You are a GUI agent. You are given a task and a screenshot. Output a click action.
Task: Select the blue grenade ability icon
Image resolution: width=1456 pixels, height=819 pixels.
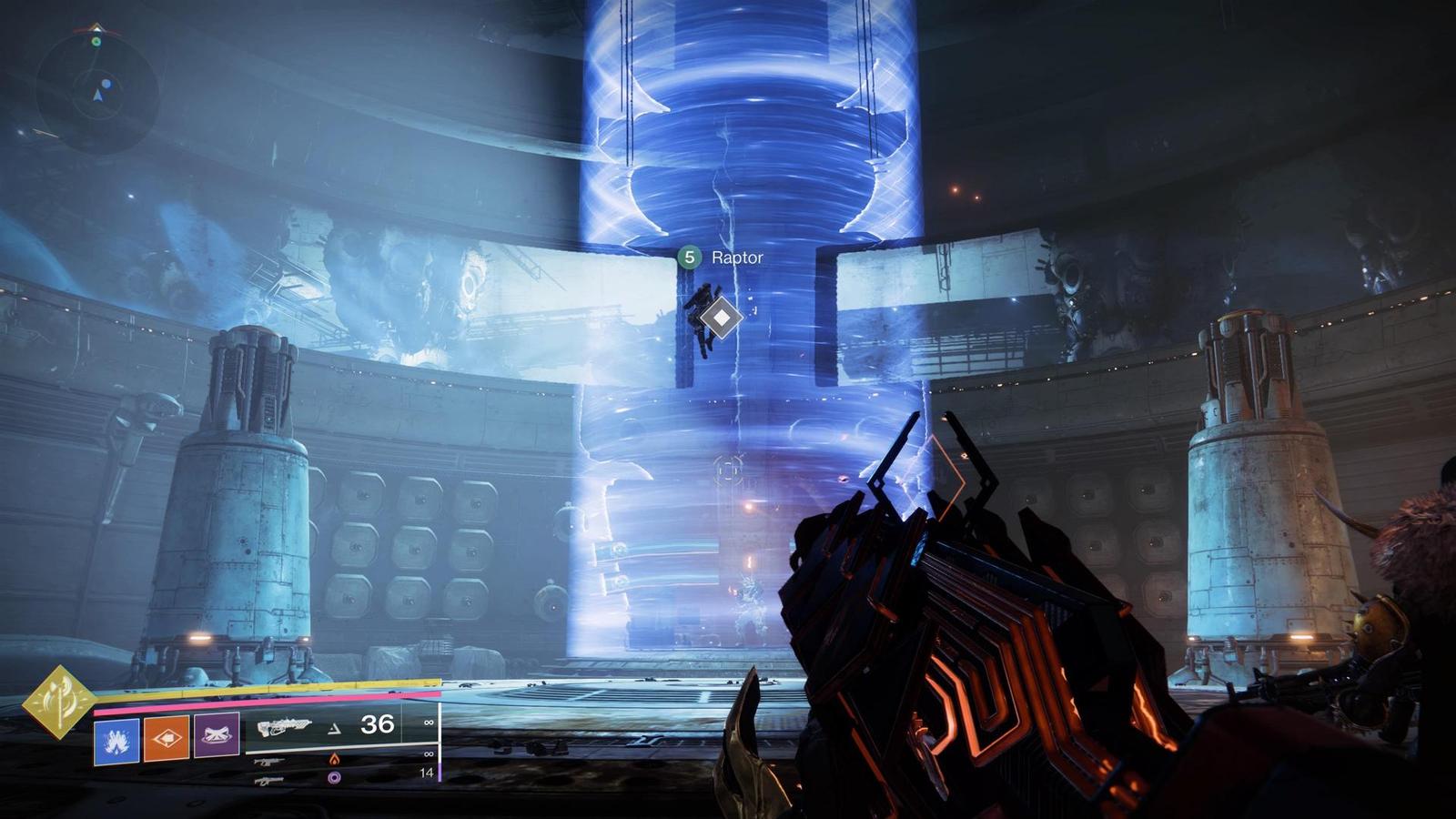pos(116,739)
